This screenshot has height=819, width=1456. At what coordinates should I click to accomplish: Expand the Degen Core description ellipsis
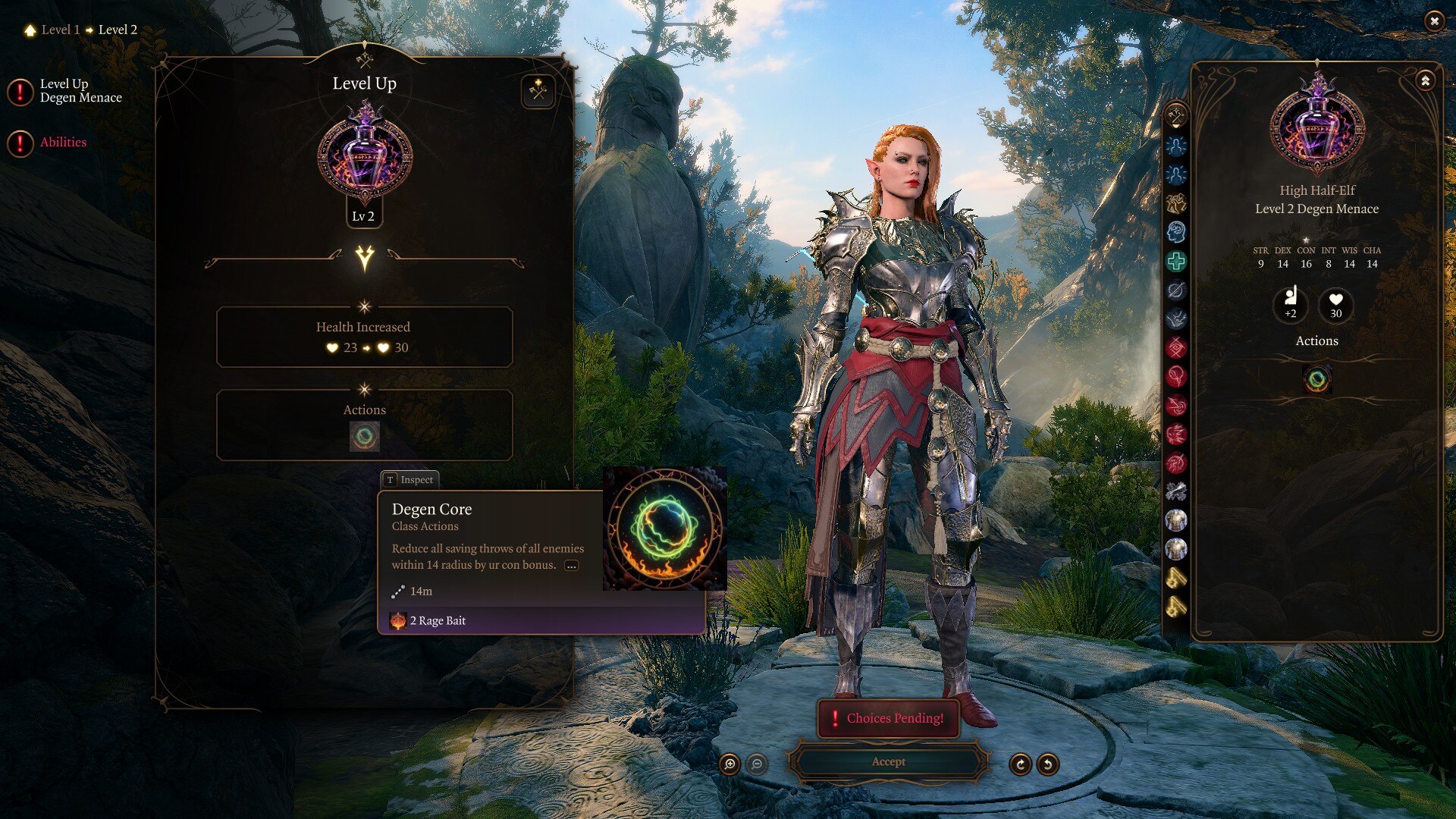[x=572, y=566]
